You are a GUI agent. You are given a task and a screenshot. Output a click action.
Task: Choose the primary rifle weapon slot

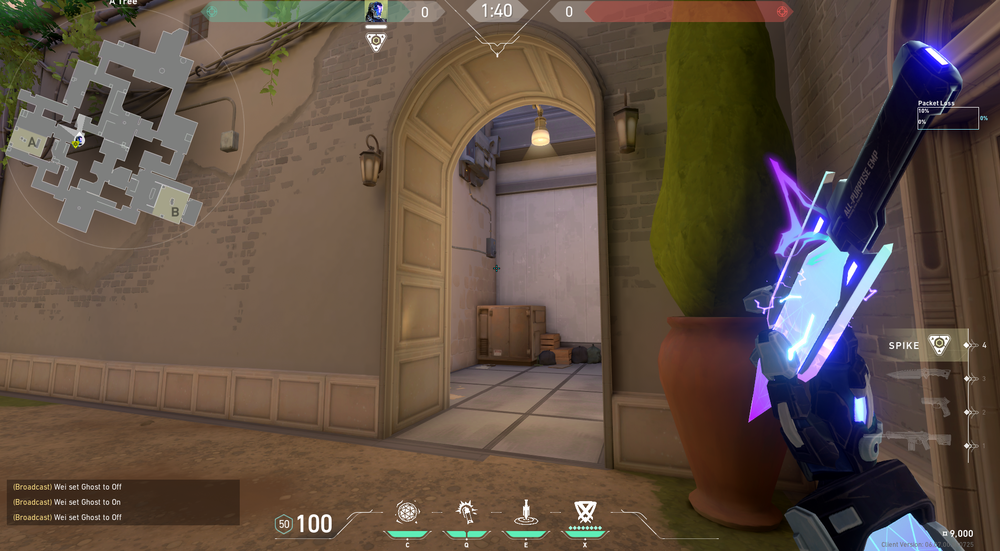[x=918, y=440]
